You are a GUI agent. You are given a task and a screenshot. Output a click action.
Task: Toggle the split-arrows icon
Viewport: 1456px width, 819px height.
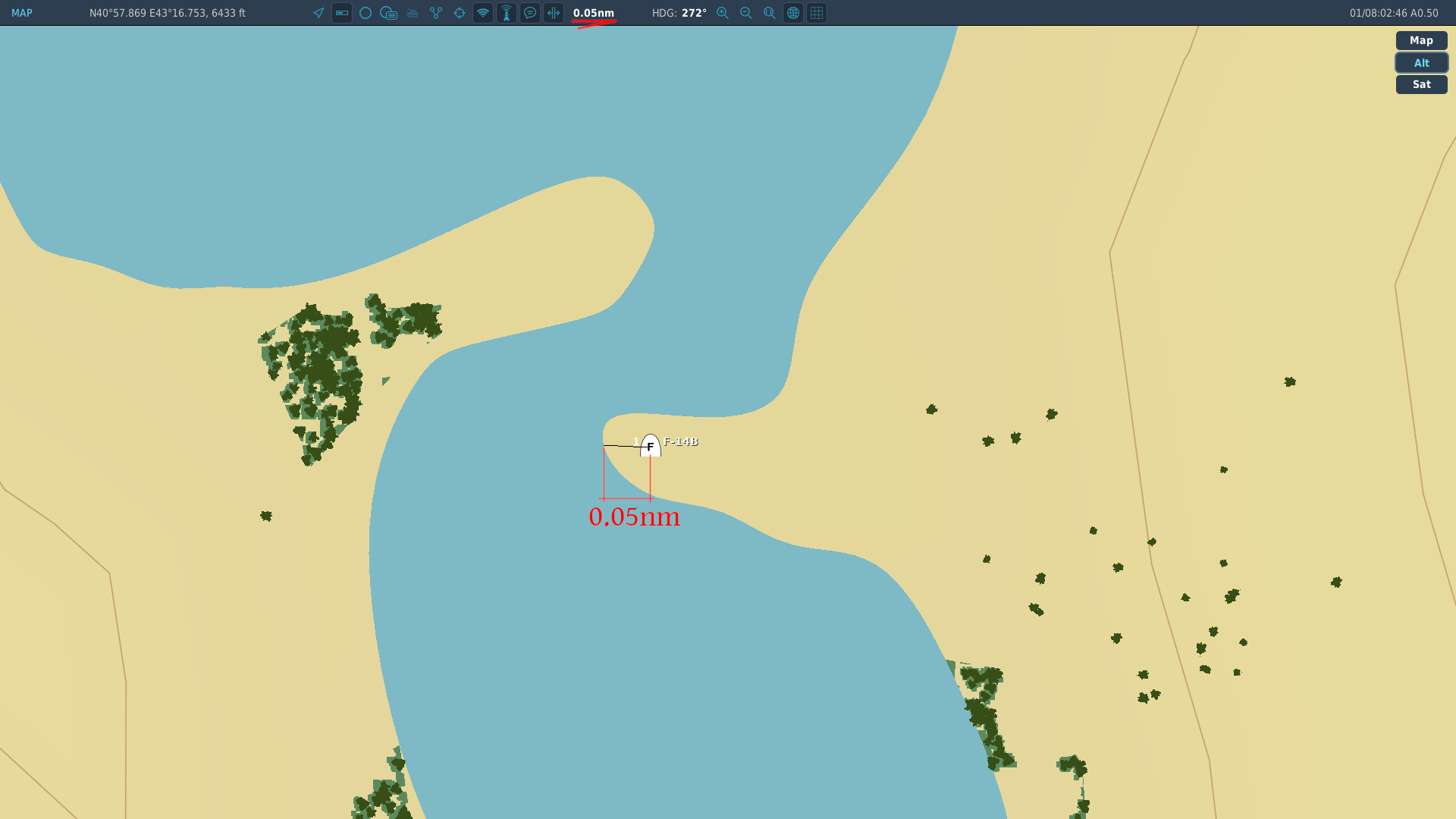[x=554, y=13]
